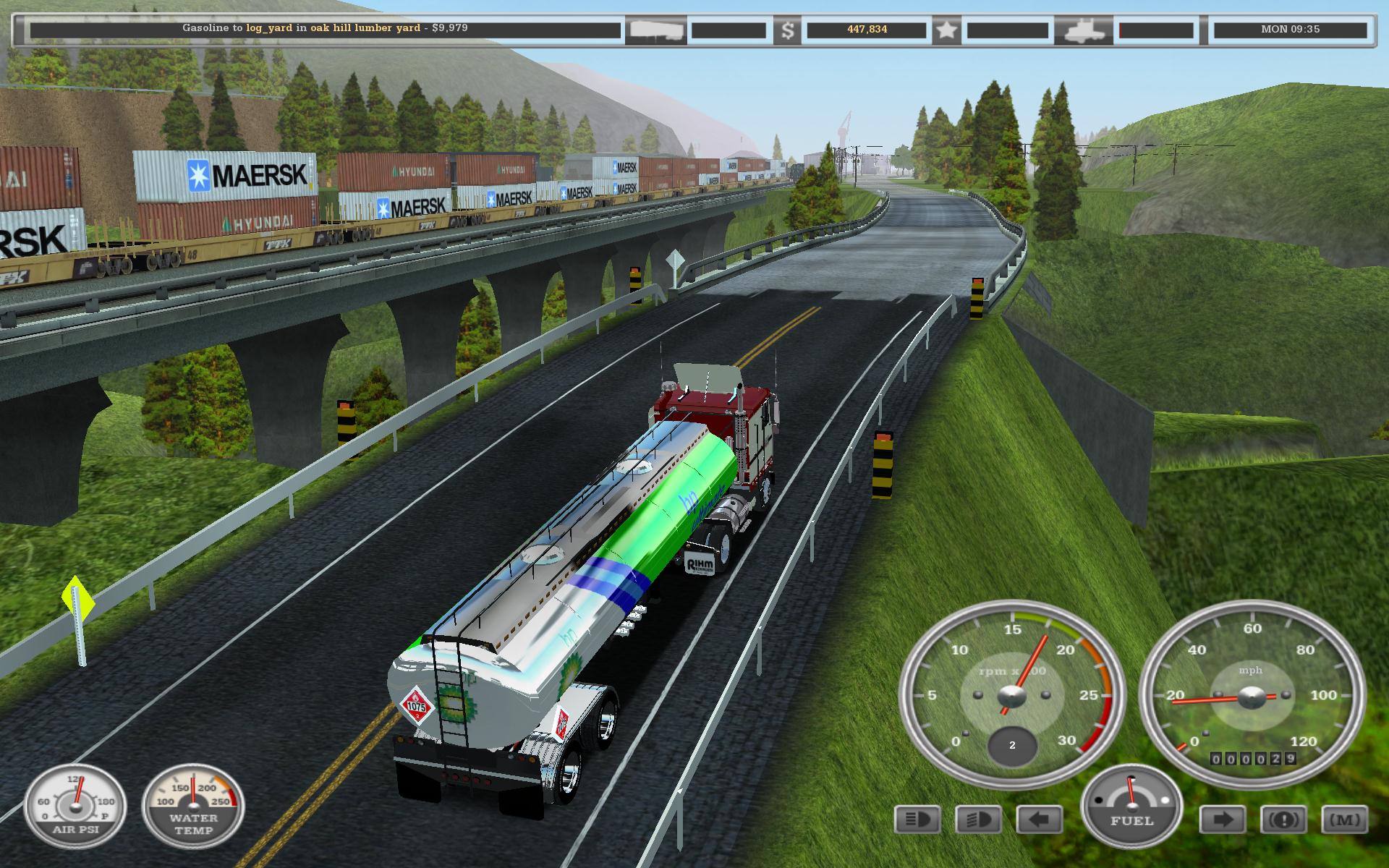Viewport: 1389px width, 868px height.
Task: Select the gasoline delivery job text
Action: click(x=325, y=28)
